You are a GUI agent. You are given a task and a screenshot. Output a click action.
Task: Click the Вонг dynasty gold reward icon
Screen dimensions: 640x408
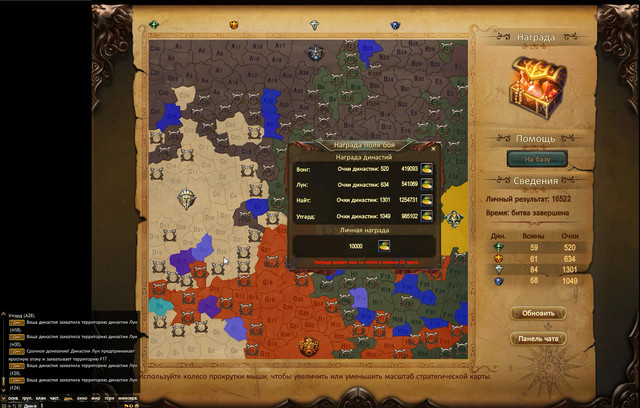tap(427, 169)
